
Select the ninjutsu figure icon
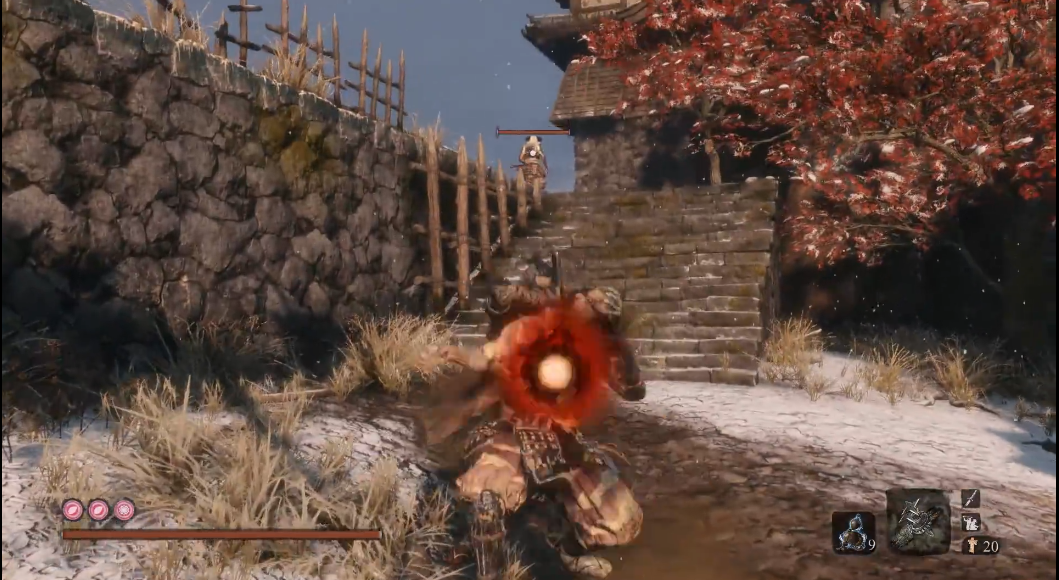(970, 522)
